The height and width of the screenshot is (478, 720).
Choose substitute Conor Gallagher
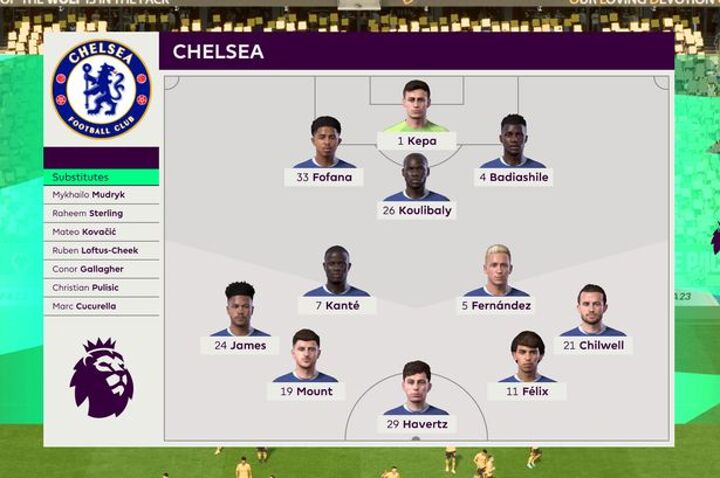pos(101,269)
